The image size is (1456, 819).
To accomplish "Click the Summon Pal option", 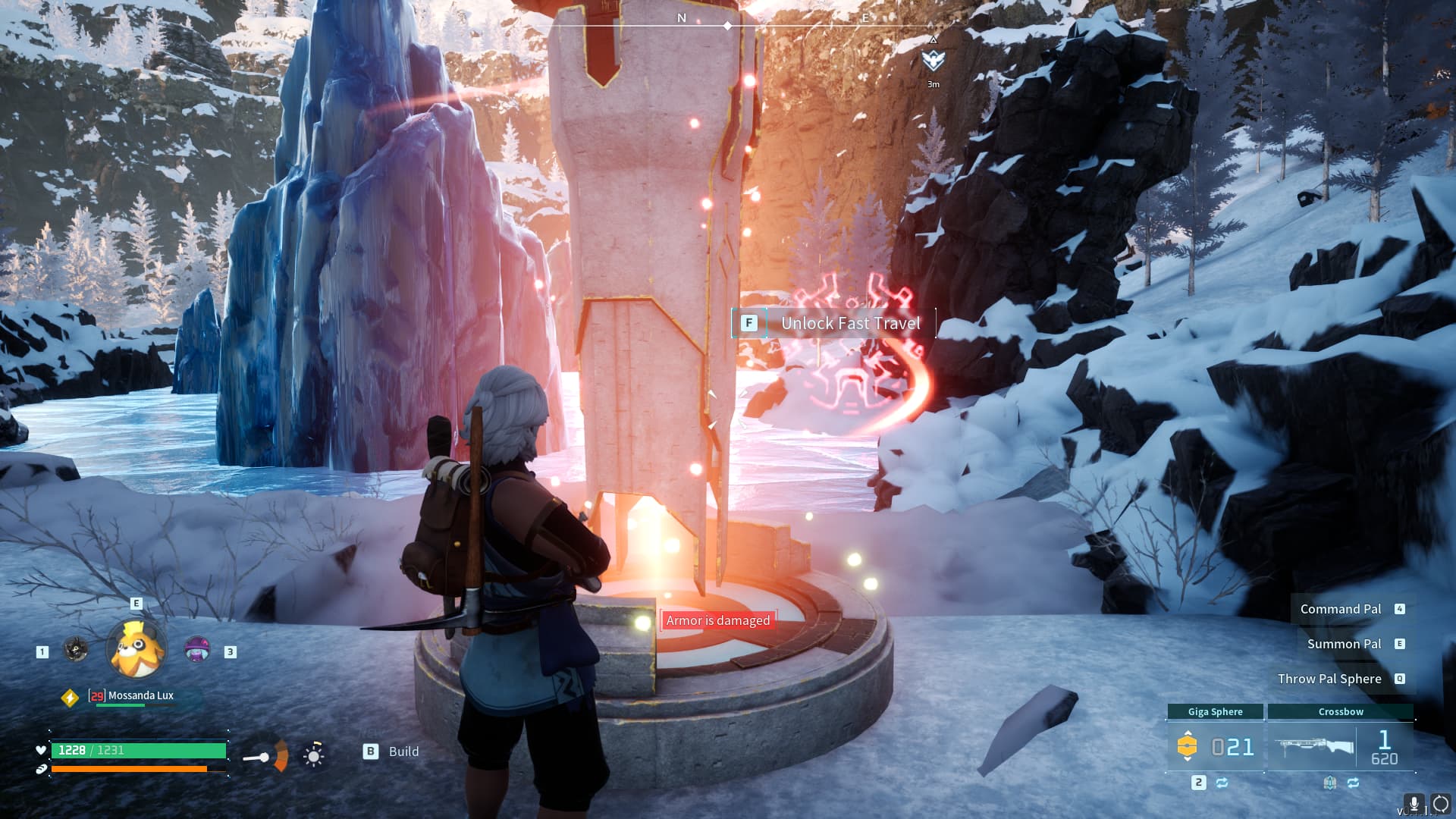I will click(1344, 644).
